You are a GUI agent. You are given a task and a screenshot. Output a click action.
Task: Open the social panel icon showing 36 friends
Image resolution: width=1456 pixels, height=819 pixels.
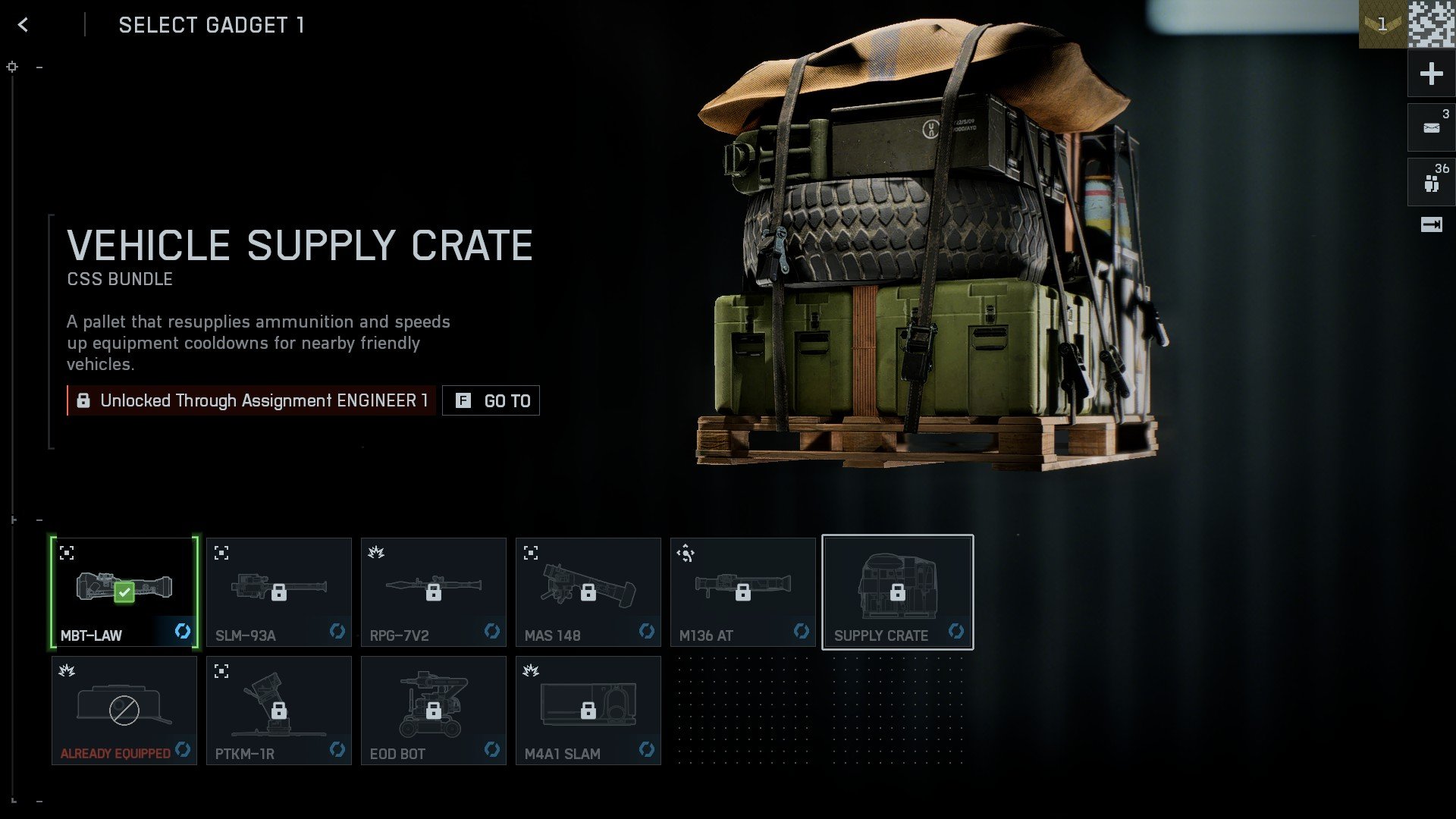coord(1430,181)
